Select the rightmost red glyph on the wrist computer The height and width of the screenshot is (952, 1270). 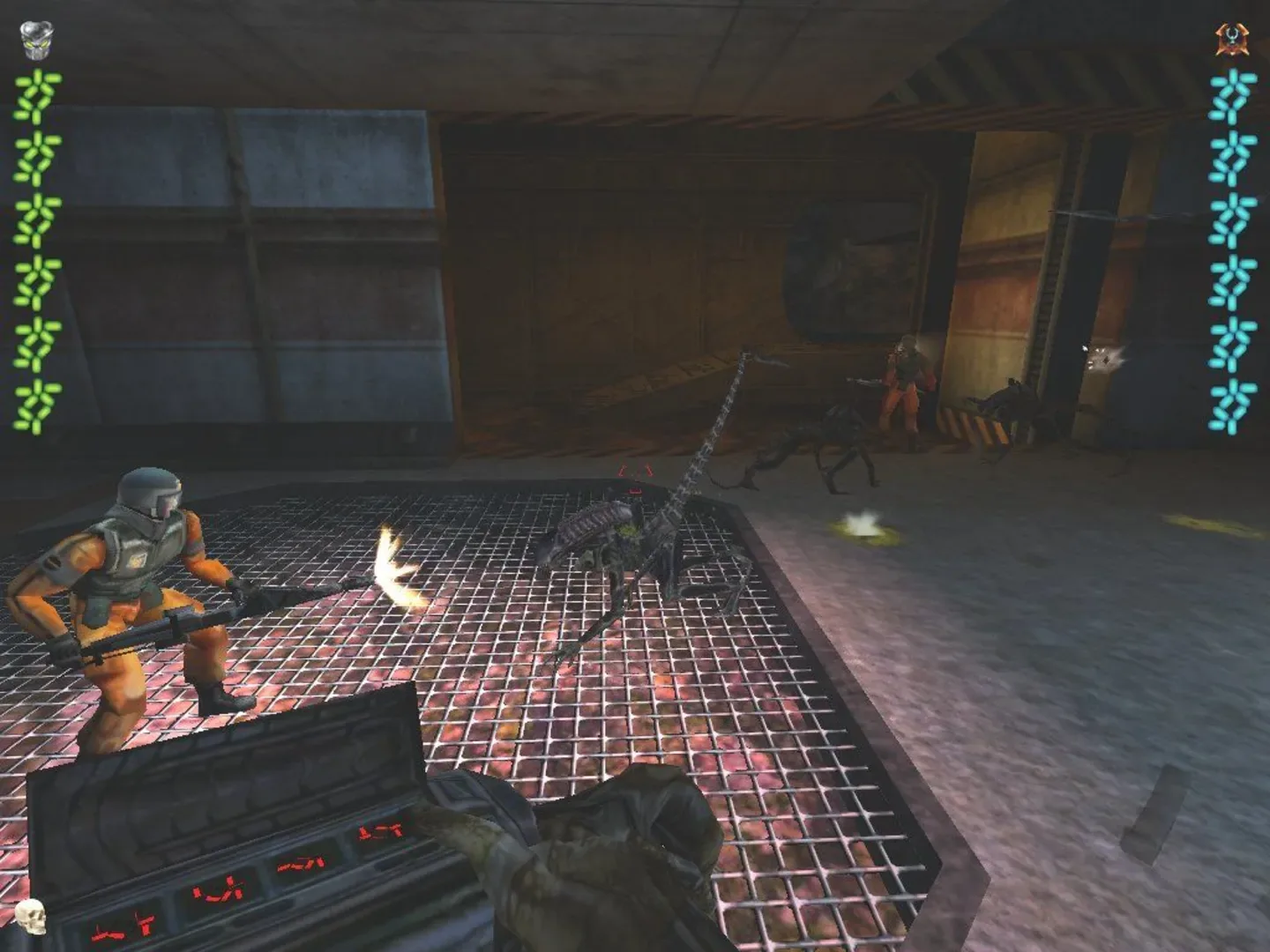click(x=381, y=832)
